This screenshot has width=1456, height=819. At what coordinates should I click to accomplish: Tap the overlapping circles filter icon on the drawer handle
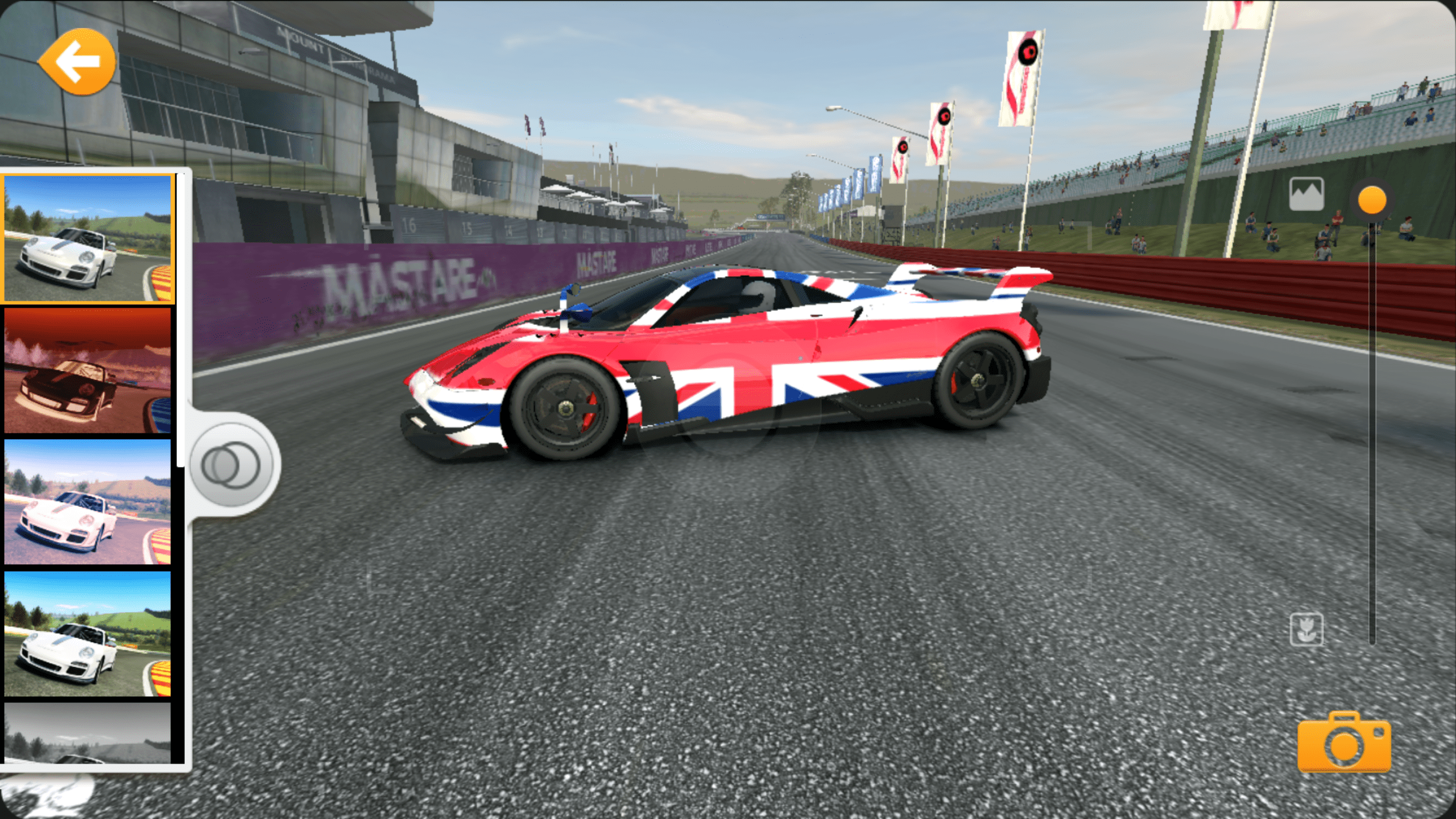pyautogui.click(x=230, y=464)
